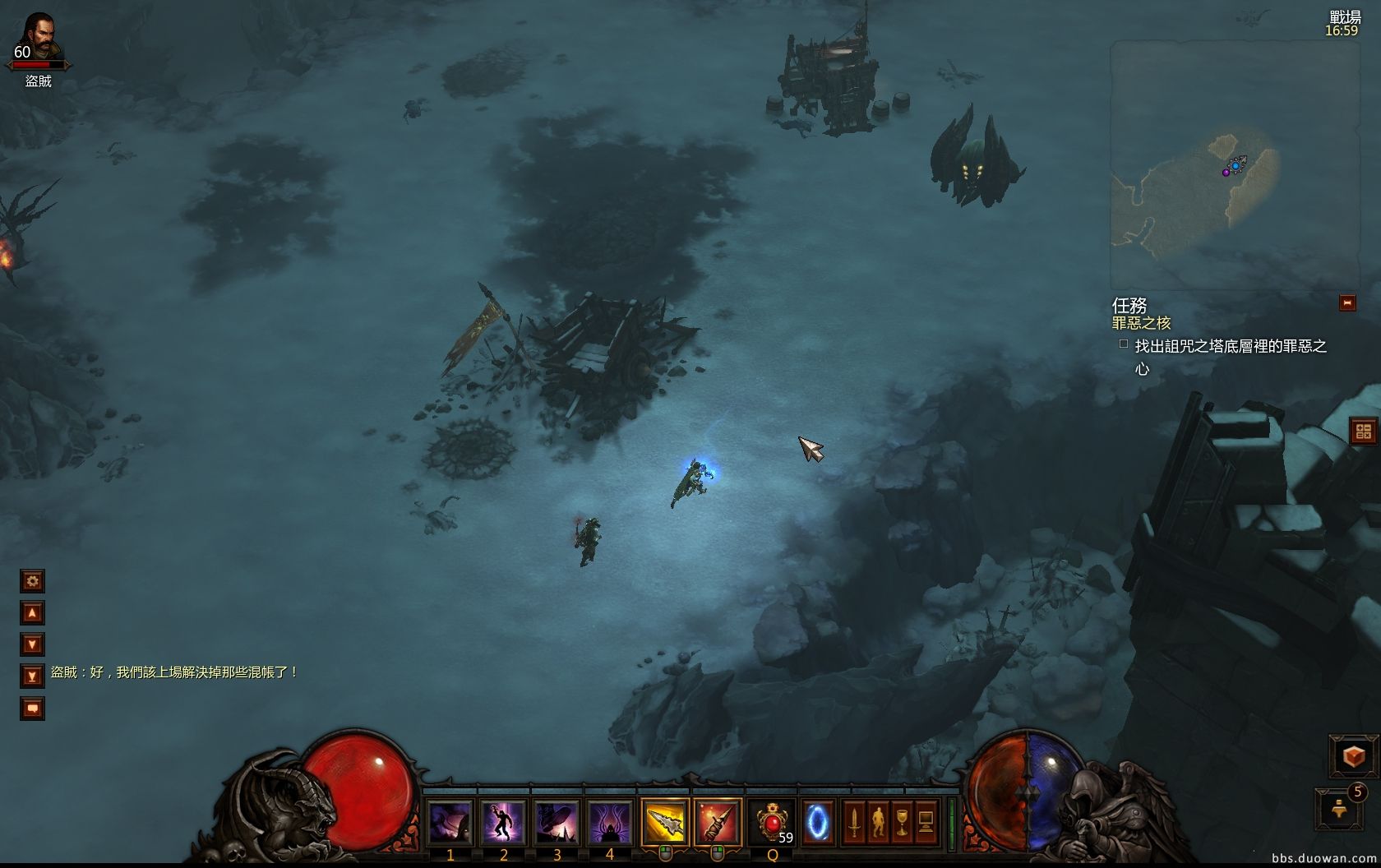Image resolution: width=1381 pixels, height=868 pixels.
Task: Select the red dagger secondary attack skill
Action: (717, 822)
